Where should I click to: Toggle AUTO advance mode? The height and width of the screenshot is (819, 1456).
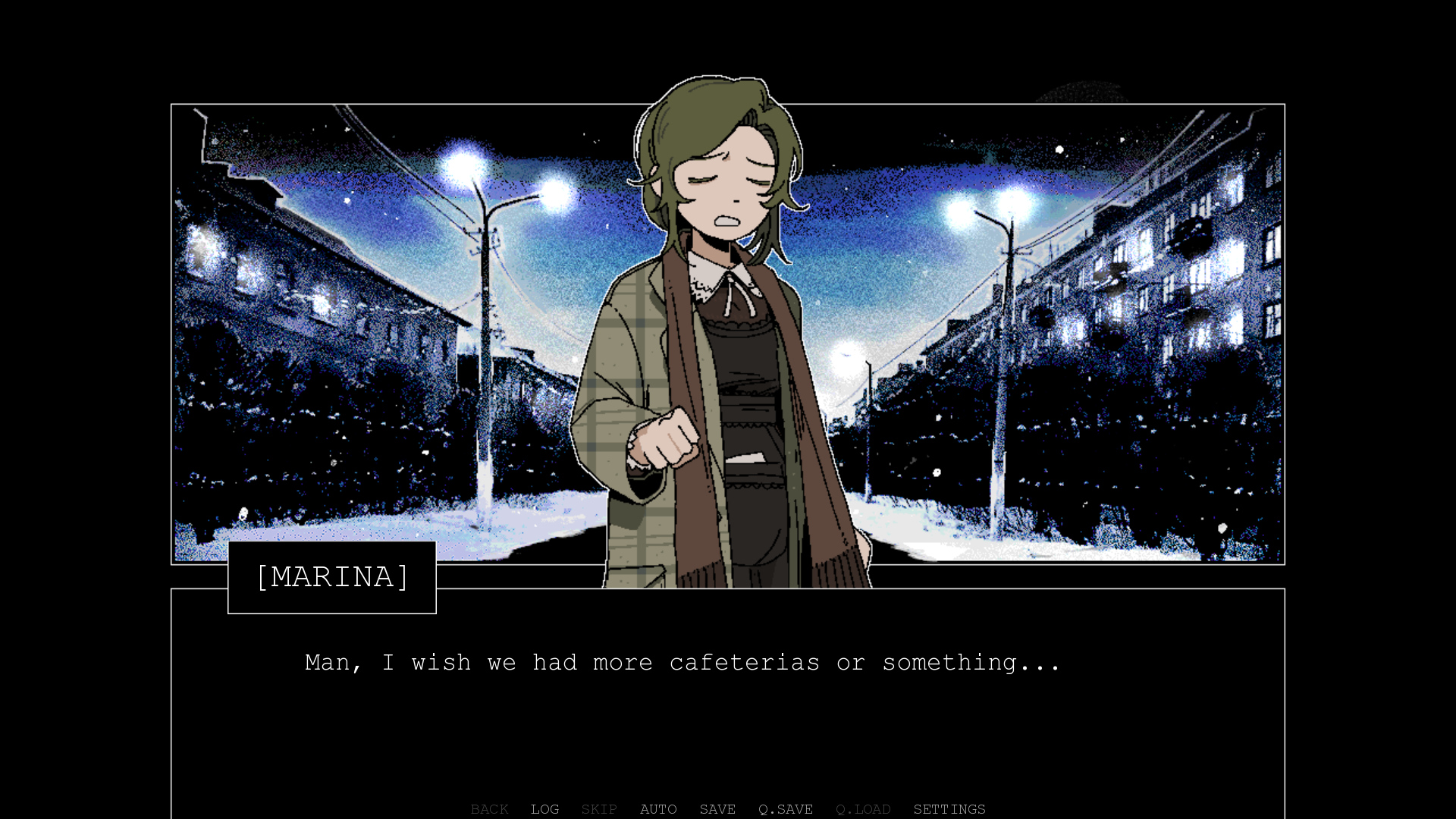click(658, 809)
